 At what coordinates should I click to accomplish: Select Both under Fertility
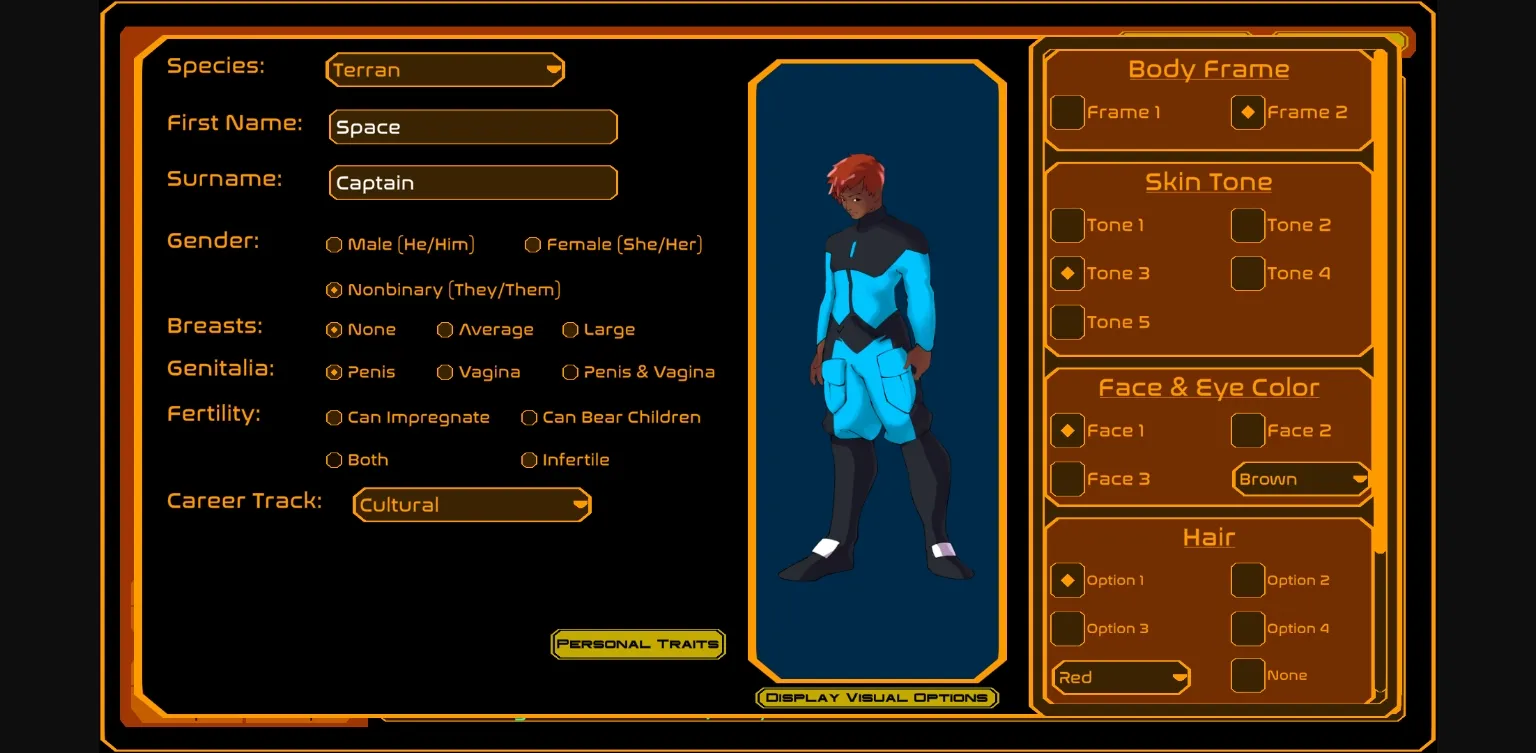click(x=334, y=460)
